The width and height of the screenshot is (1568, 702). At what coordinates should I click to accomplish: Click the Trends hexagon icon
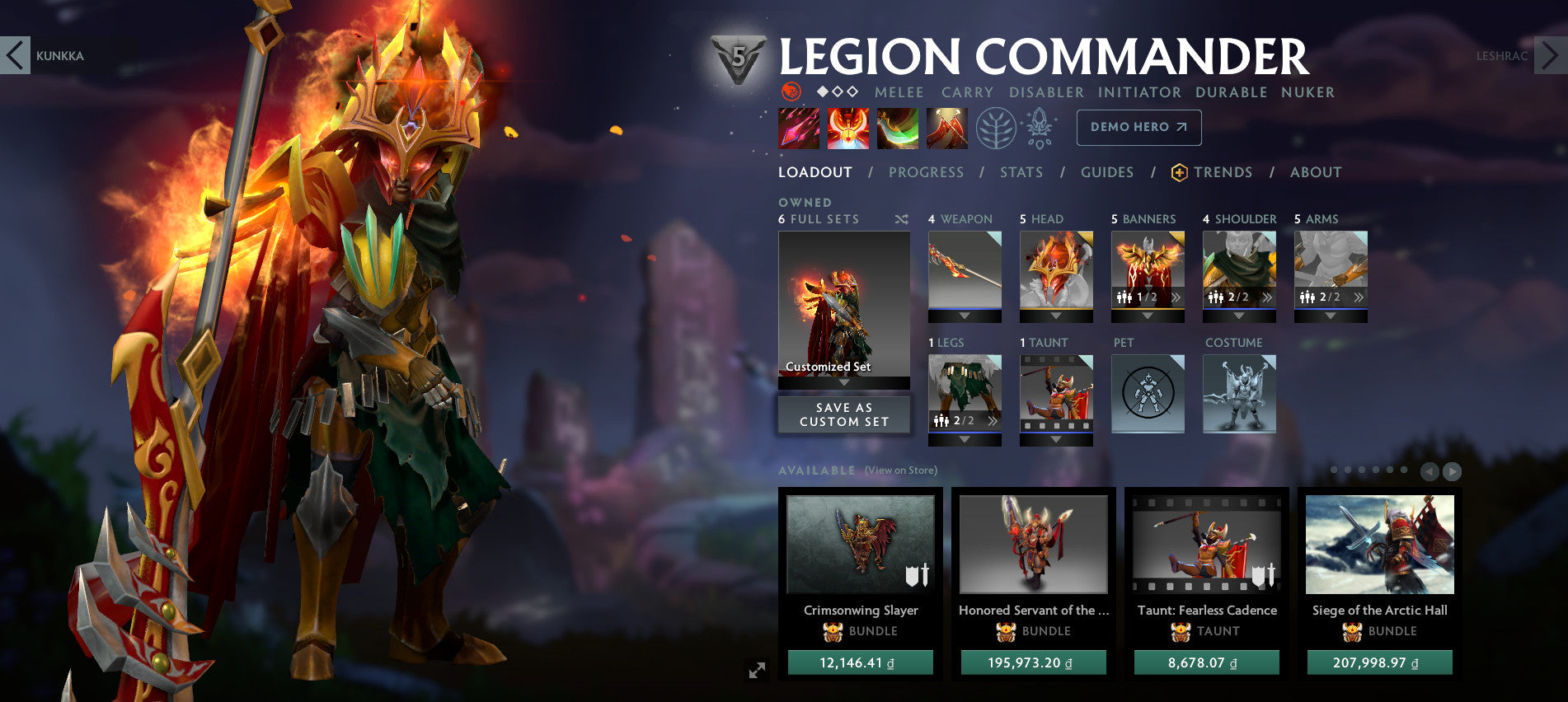coord(1178,172)
